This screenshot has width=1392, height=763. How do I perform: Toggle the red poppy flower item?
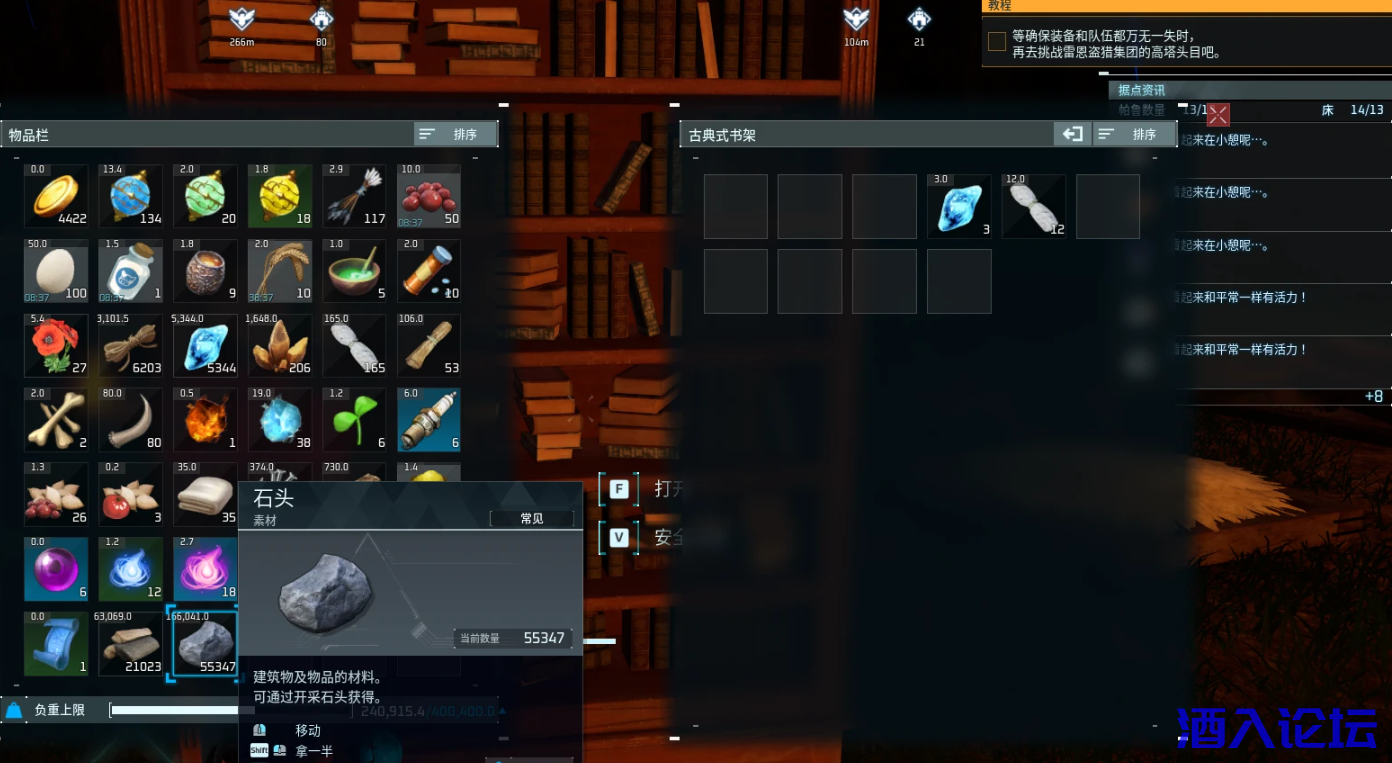[56, 345]
